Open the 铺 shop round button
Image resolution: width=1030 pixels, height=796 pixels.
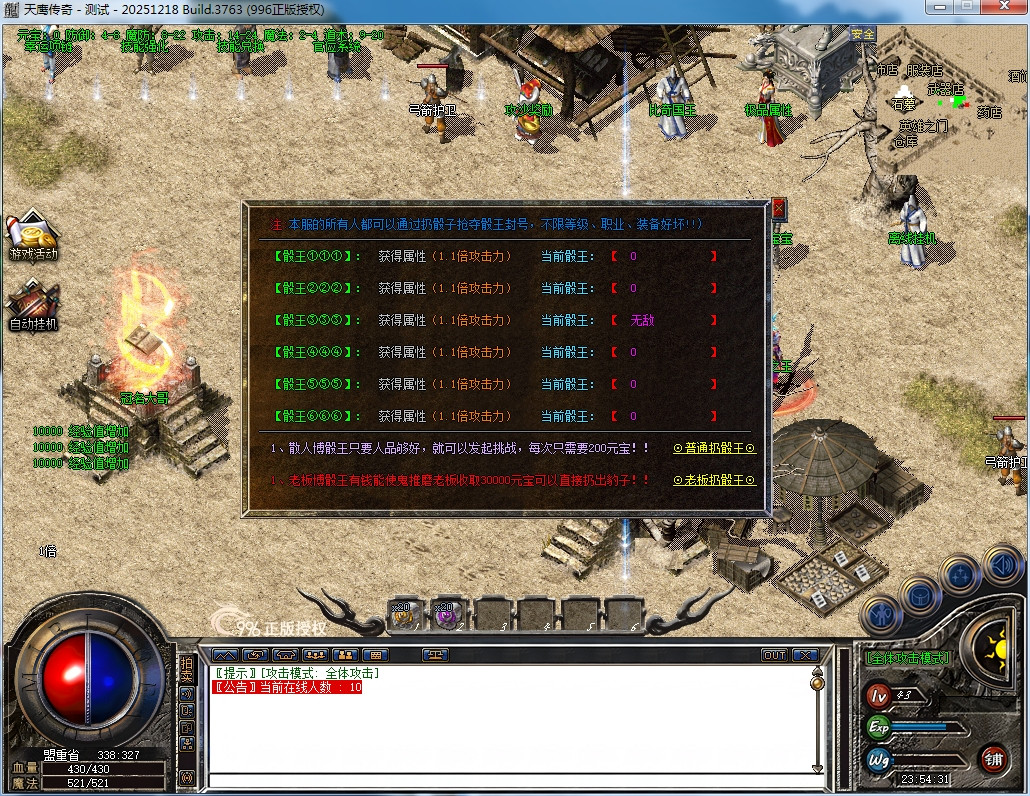click(x=993, y=759)
